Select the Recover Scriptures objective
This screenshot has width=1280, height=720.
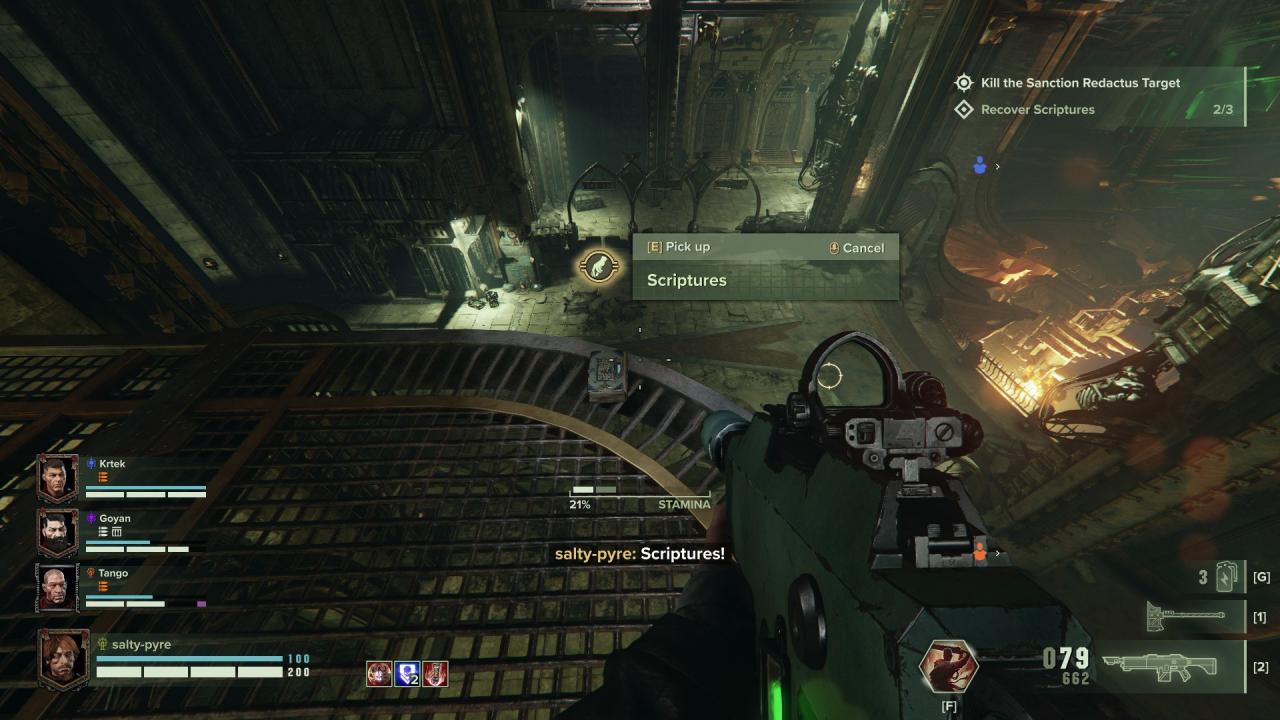coord(1037,110)
